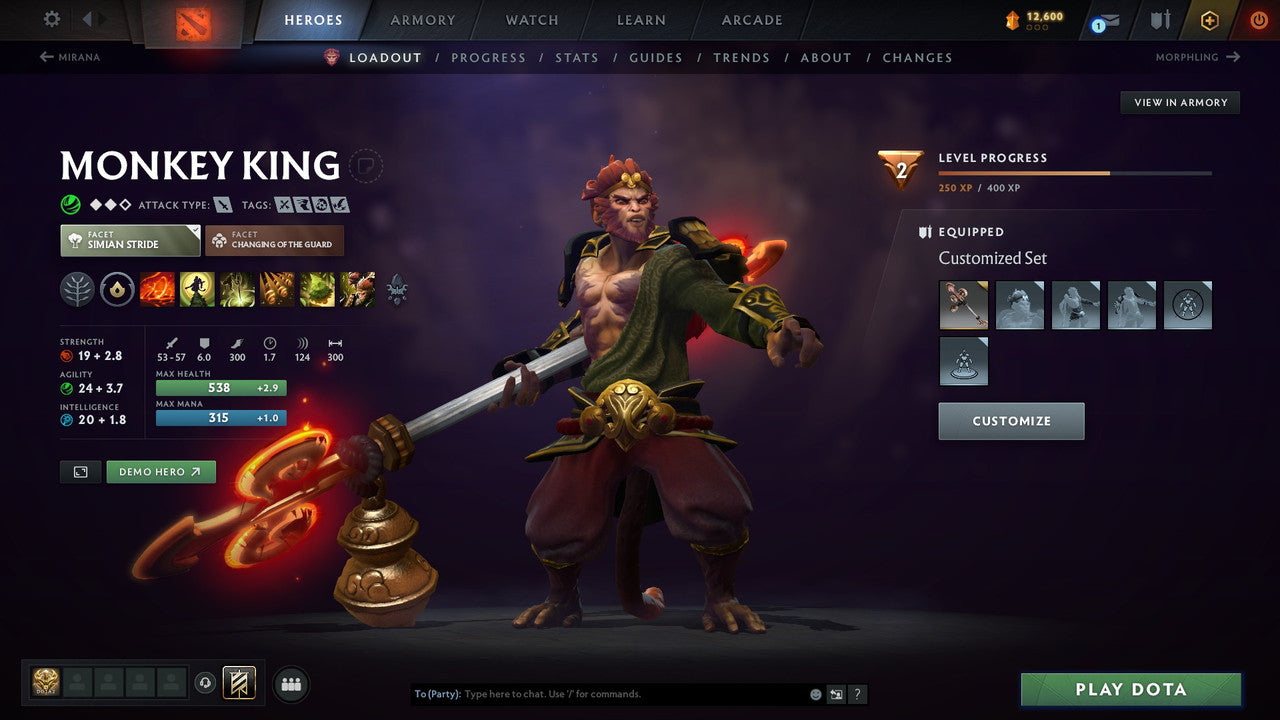Switch to the GUIDES tab

pyautogui.click(x=655, y=57)
